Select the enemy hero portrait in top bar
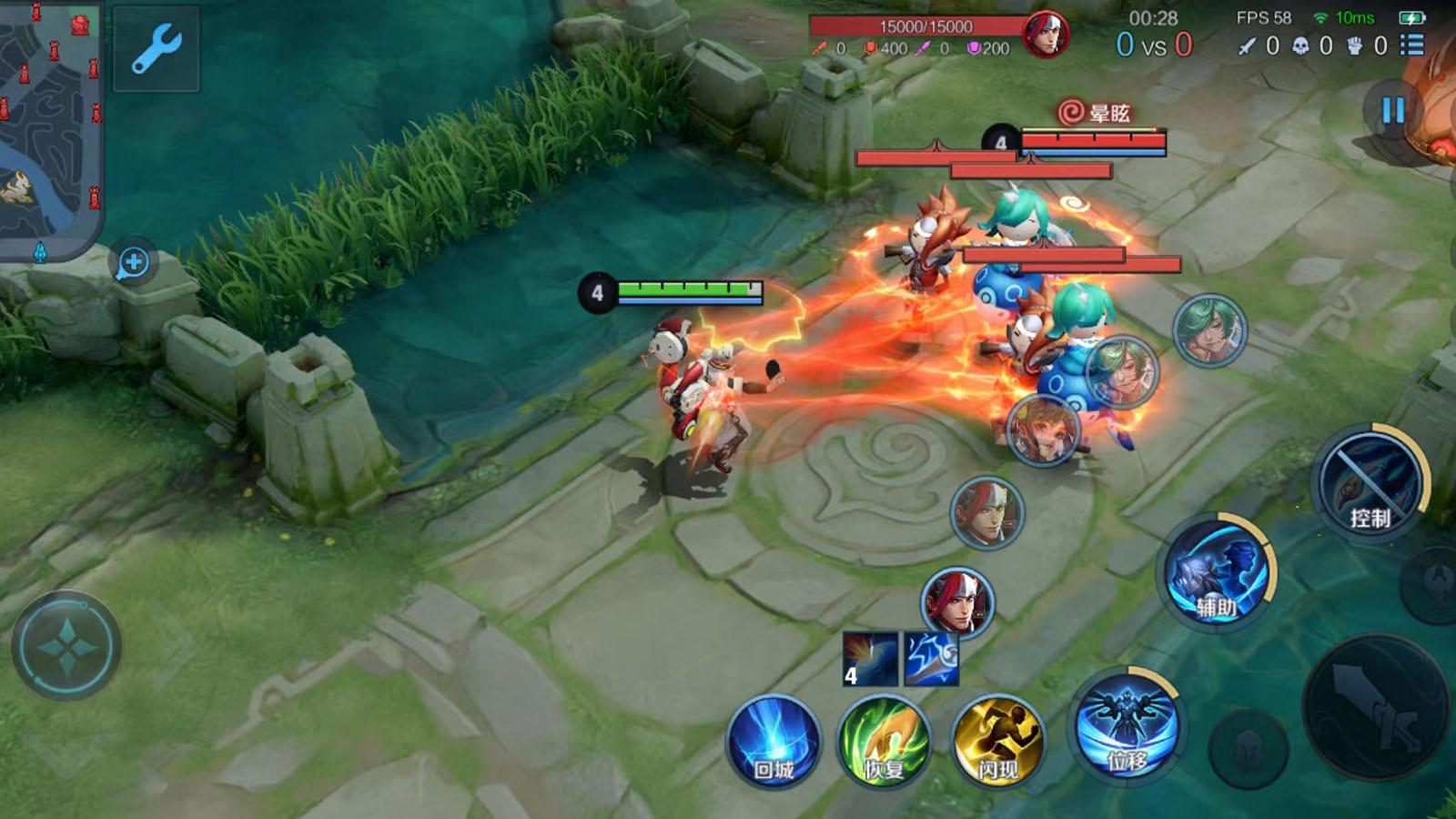 pyautogui.click(x=1044, y=35)
